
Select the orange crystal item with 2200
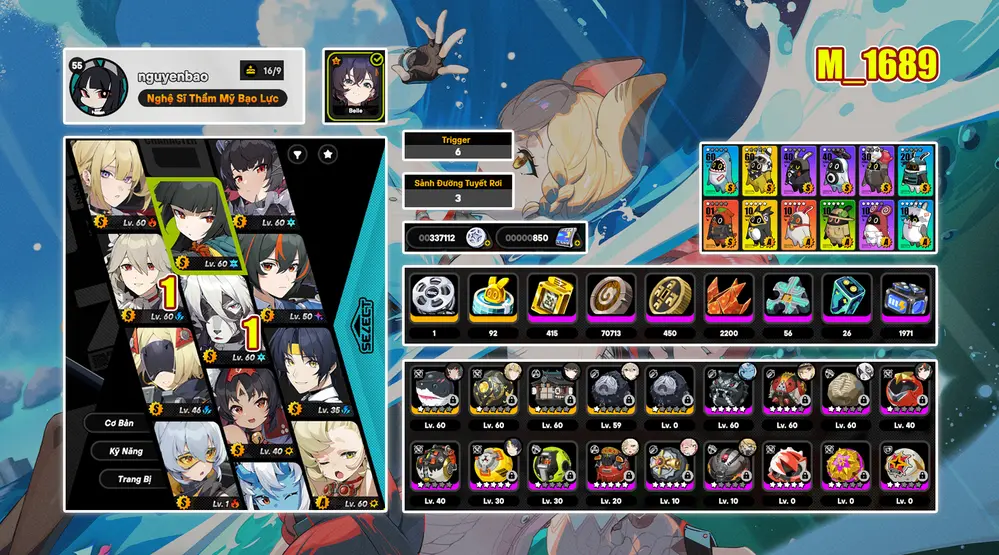(x=729, y=296)
